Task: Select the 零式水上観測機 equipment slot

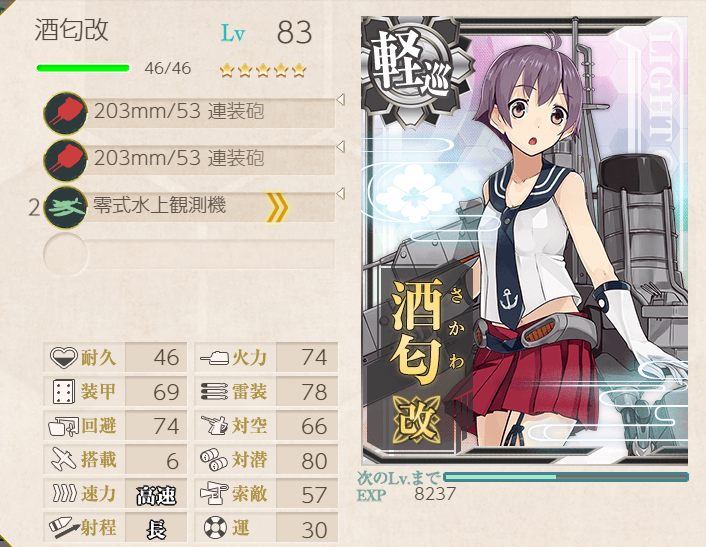Action: coord(190,207)
